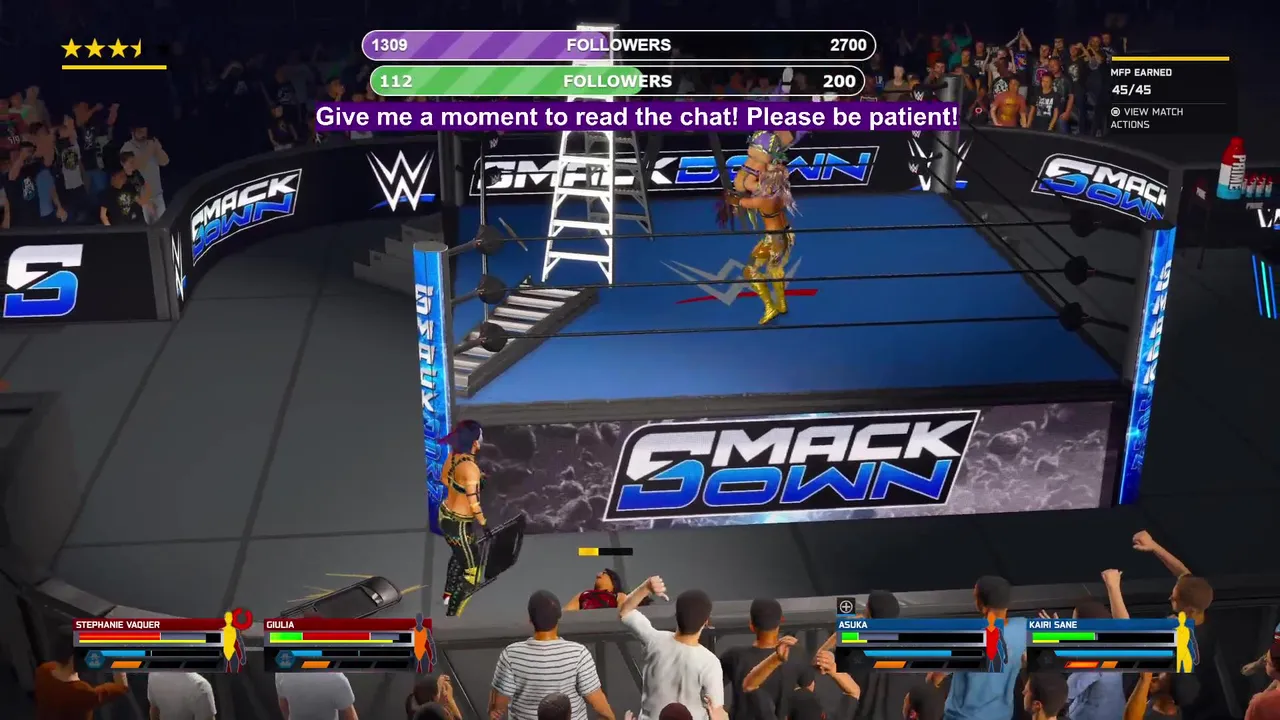The image size is (1280, 720).
Task: Select Kairi Sane's wrestler status panel
Action: [1110, 643]
